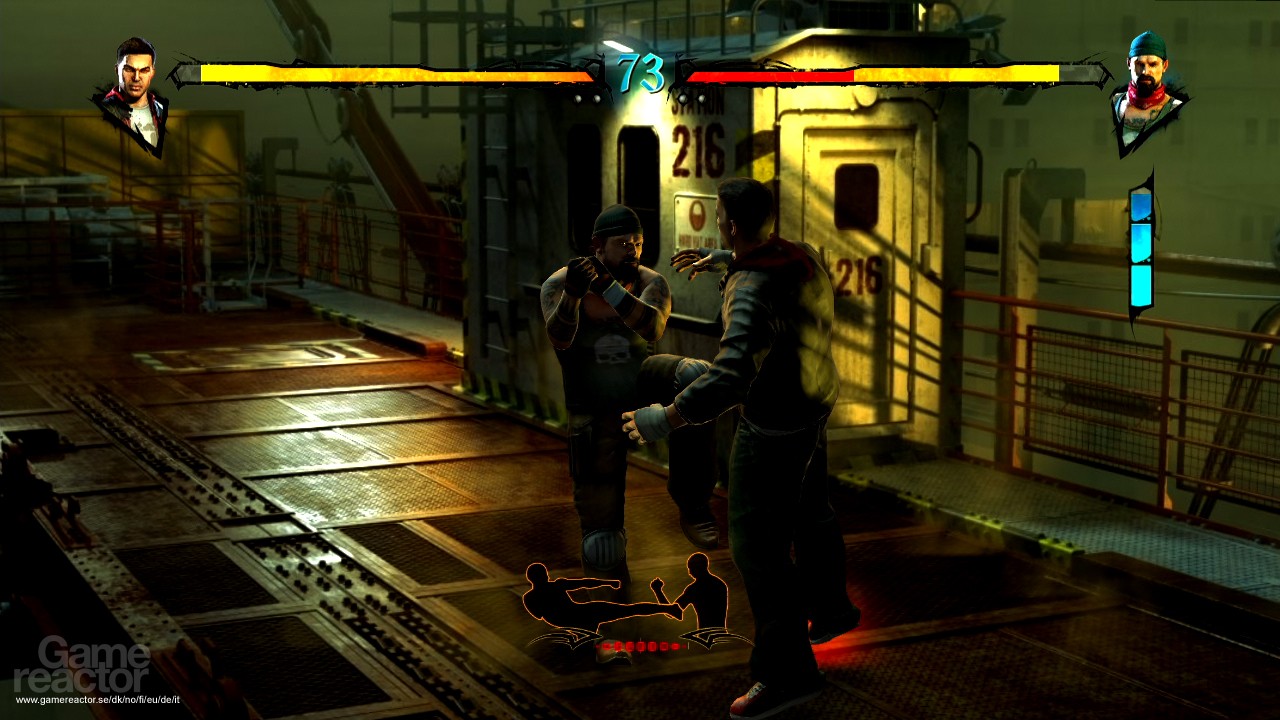Click the top segment of the blue focus meter
This screenshot has width=1280, height=720.
pos(1140,205)
